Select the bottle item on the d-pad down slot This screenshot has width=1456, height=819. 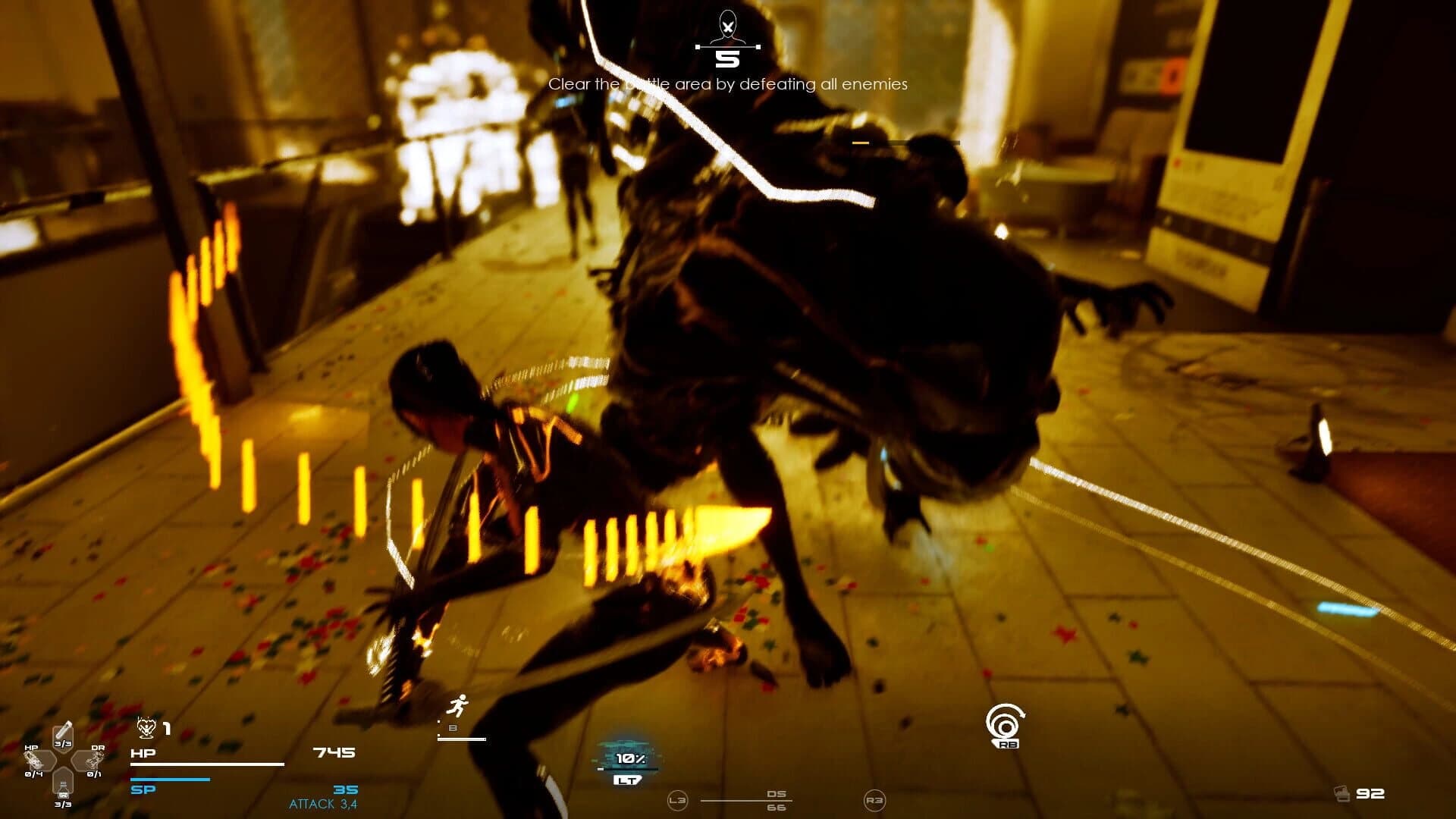(64, 791)
